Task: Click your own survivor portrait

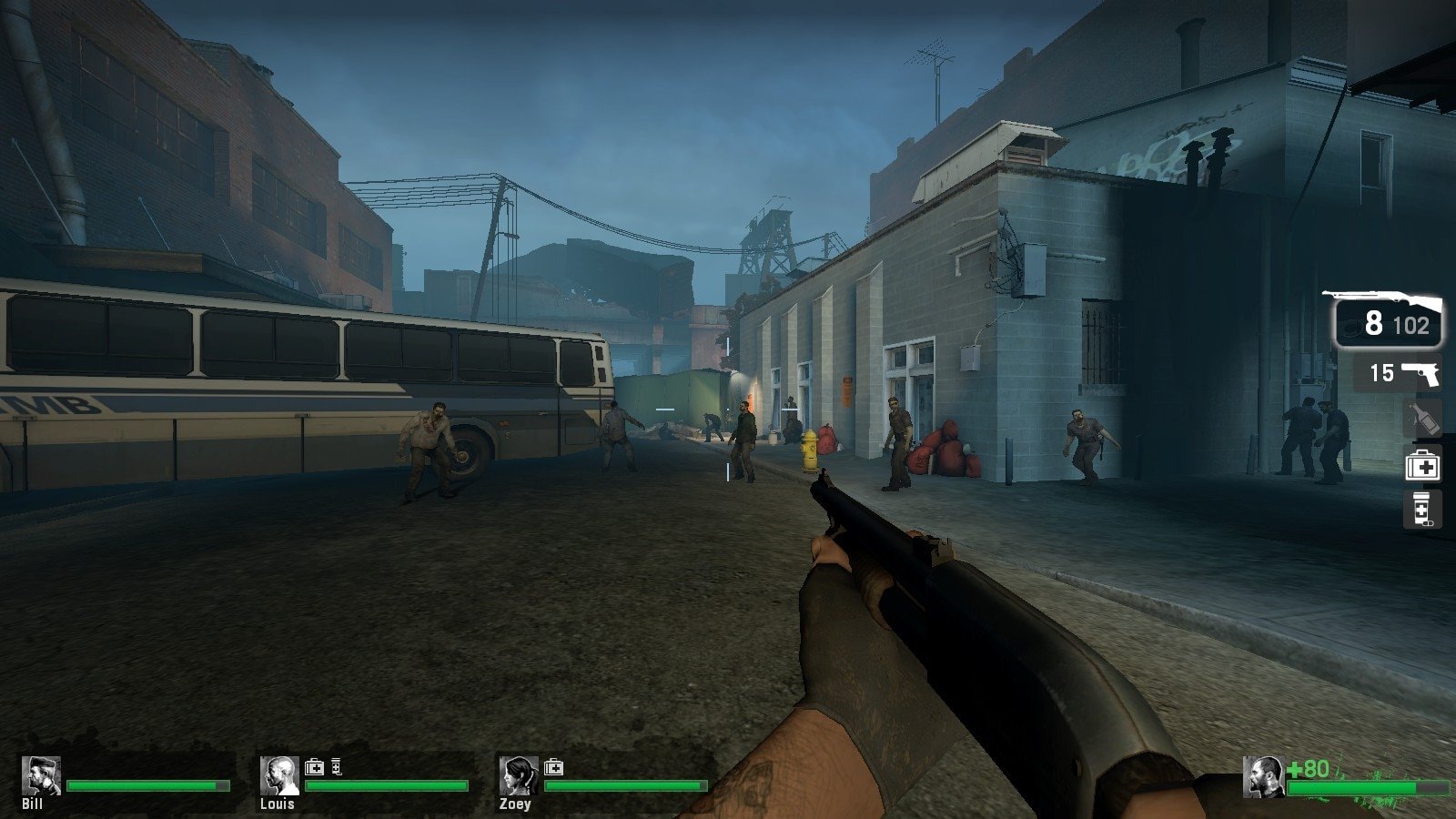Action: click(1263, 777)
